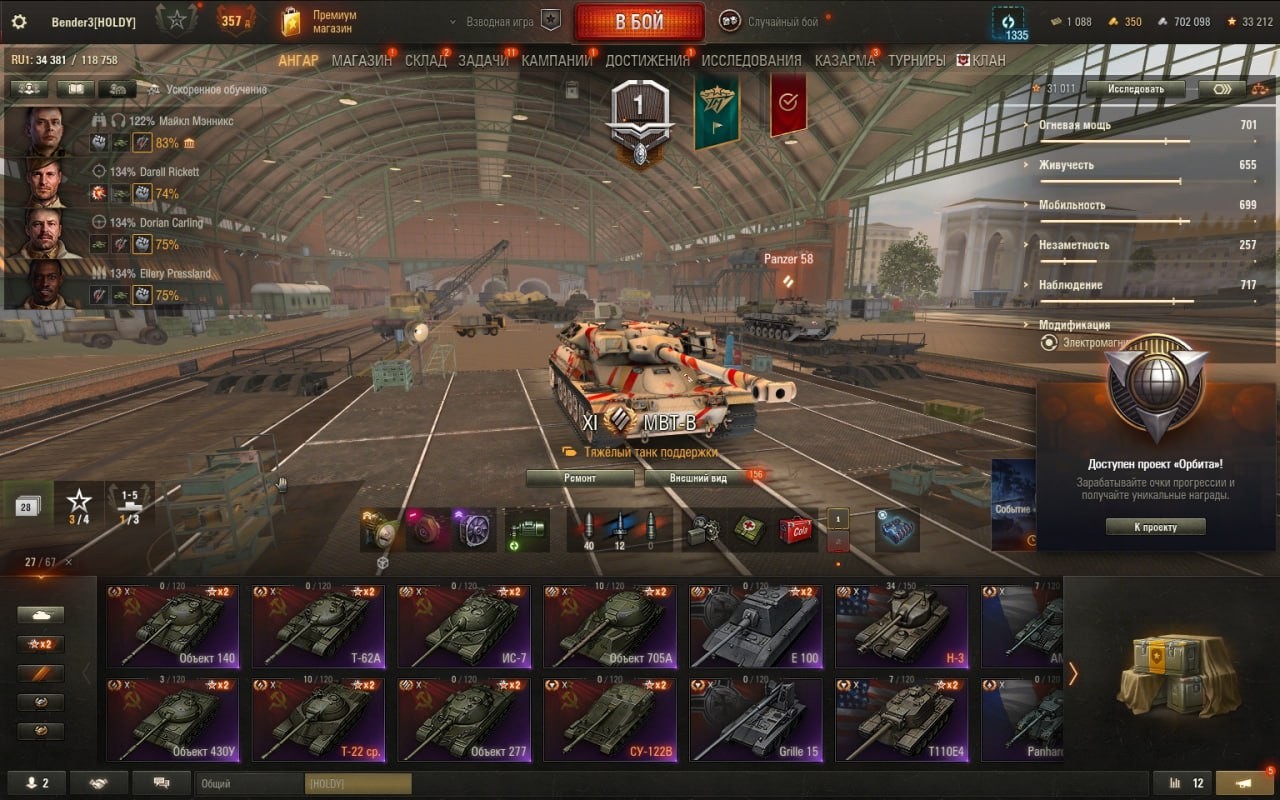The height and width of the screenshot is (800, 1280).
Task: Click the Исследовать button
Action: click(x=1135, y=89)
